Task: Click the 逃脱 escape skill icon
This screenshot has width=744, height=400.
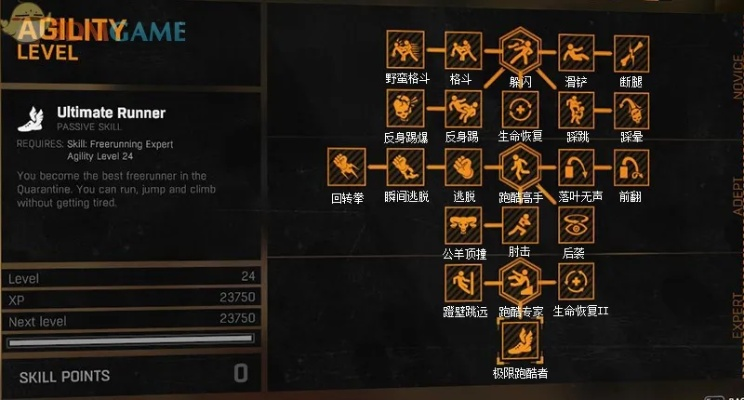Action: 461,167
